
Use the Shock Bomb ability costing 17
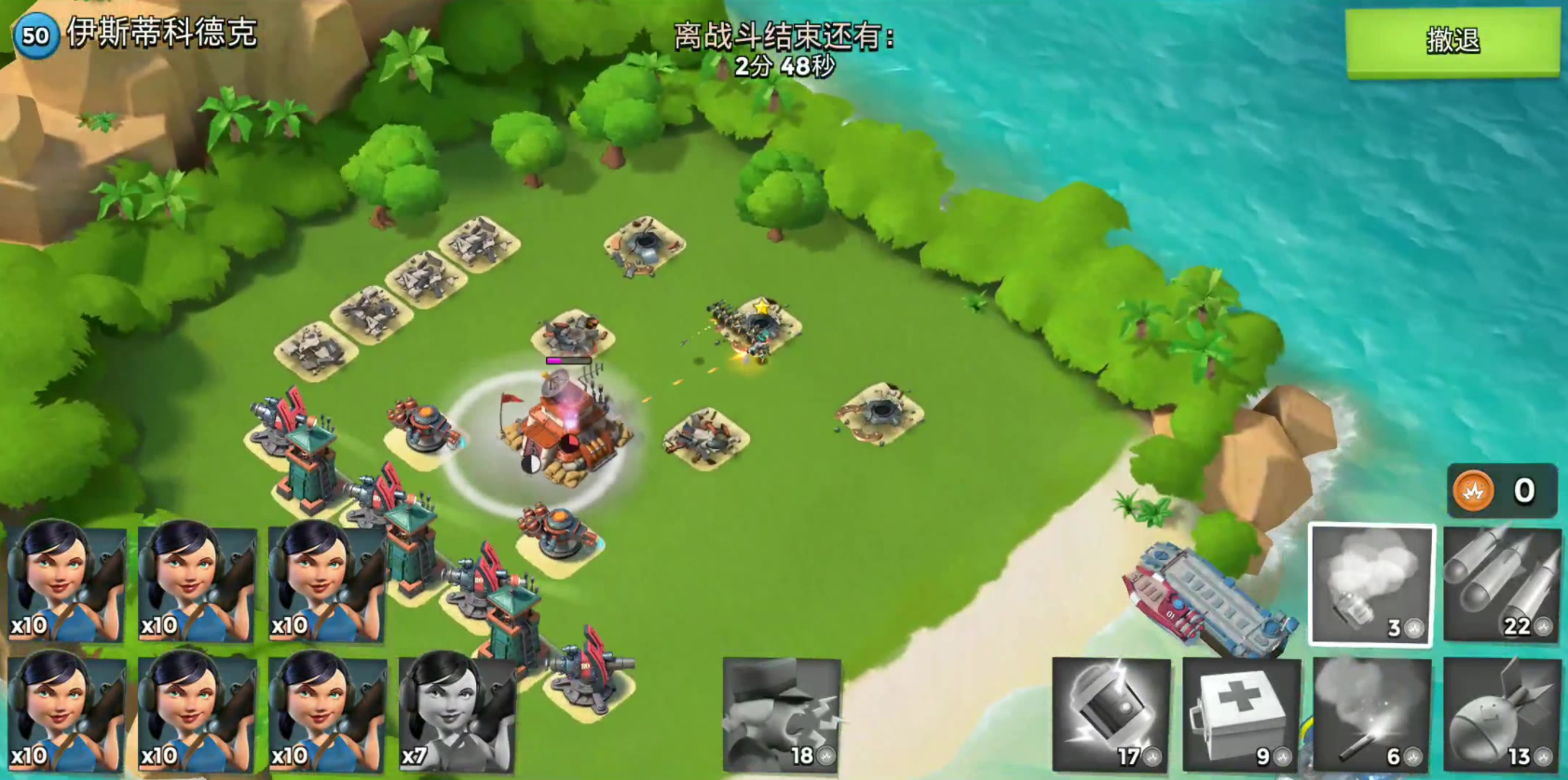(x=1111, y=714)
